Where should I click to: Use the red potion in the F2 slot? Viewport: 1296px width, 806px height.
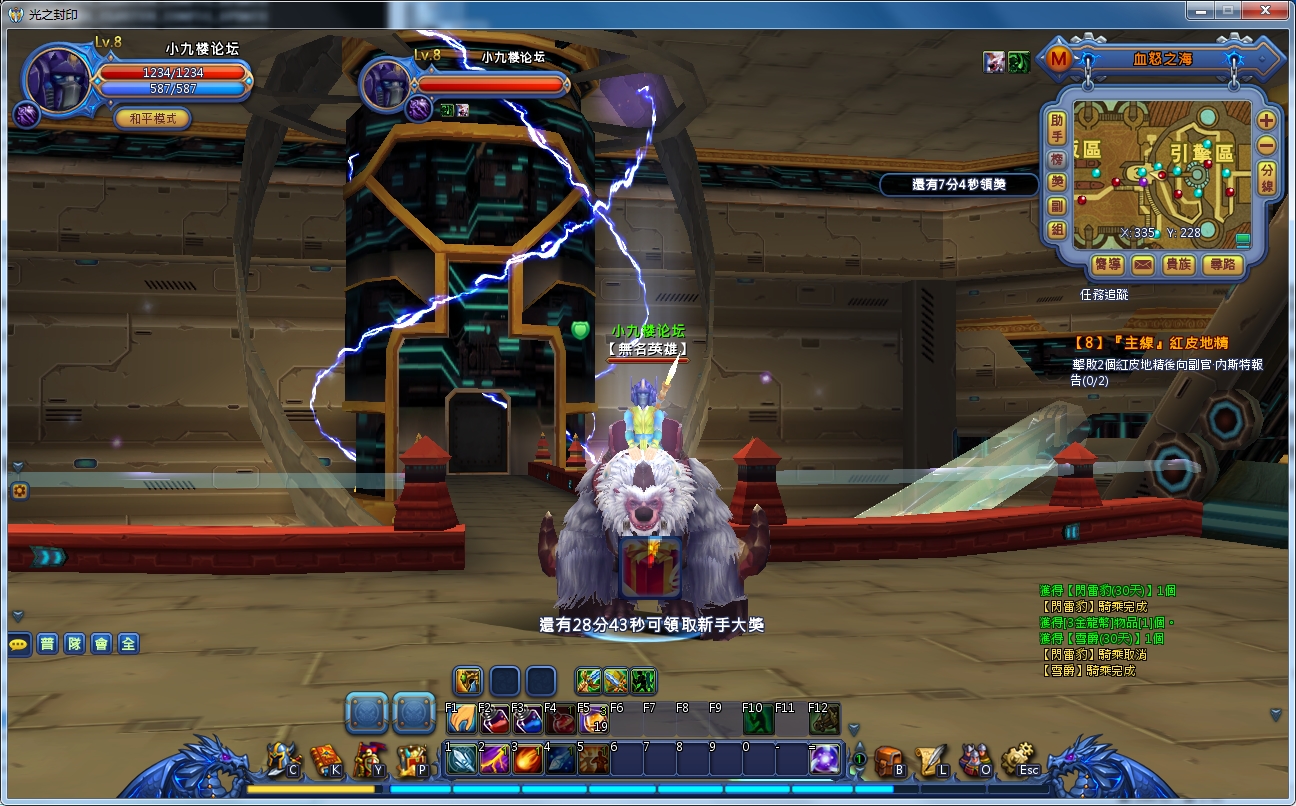pyautogui.click(x=495, y=719)
